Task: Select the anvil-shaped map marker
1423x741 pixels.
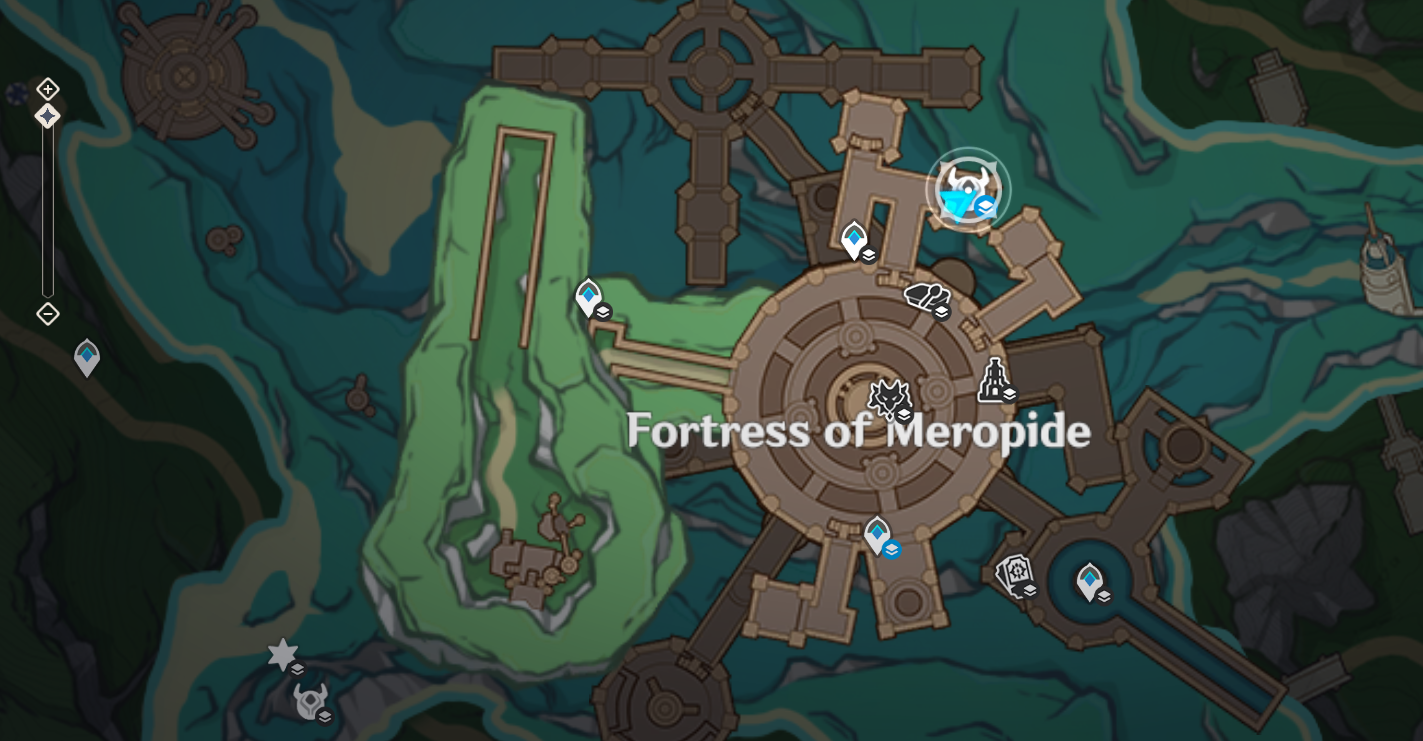Action: (926, 297)
